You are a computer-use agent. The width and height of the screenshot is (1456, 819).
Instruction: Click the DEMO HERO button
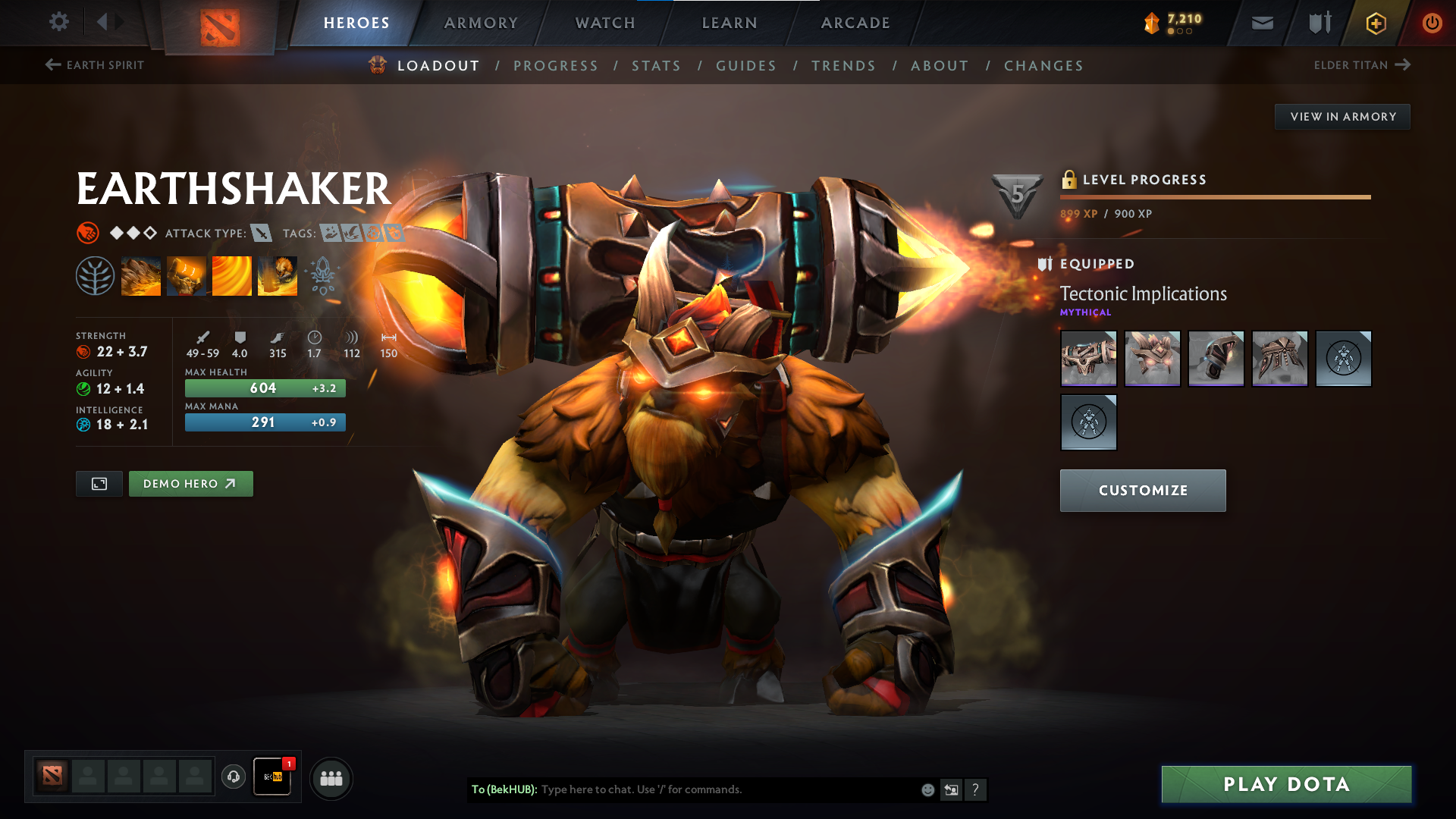pos(190,483)
